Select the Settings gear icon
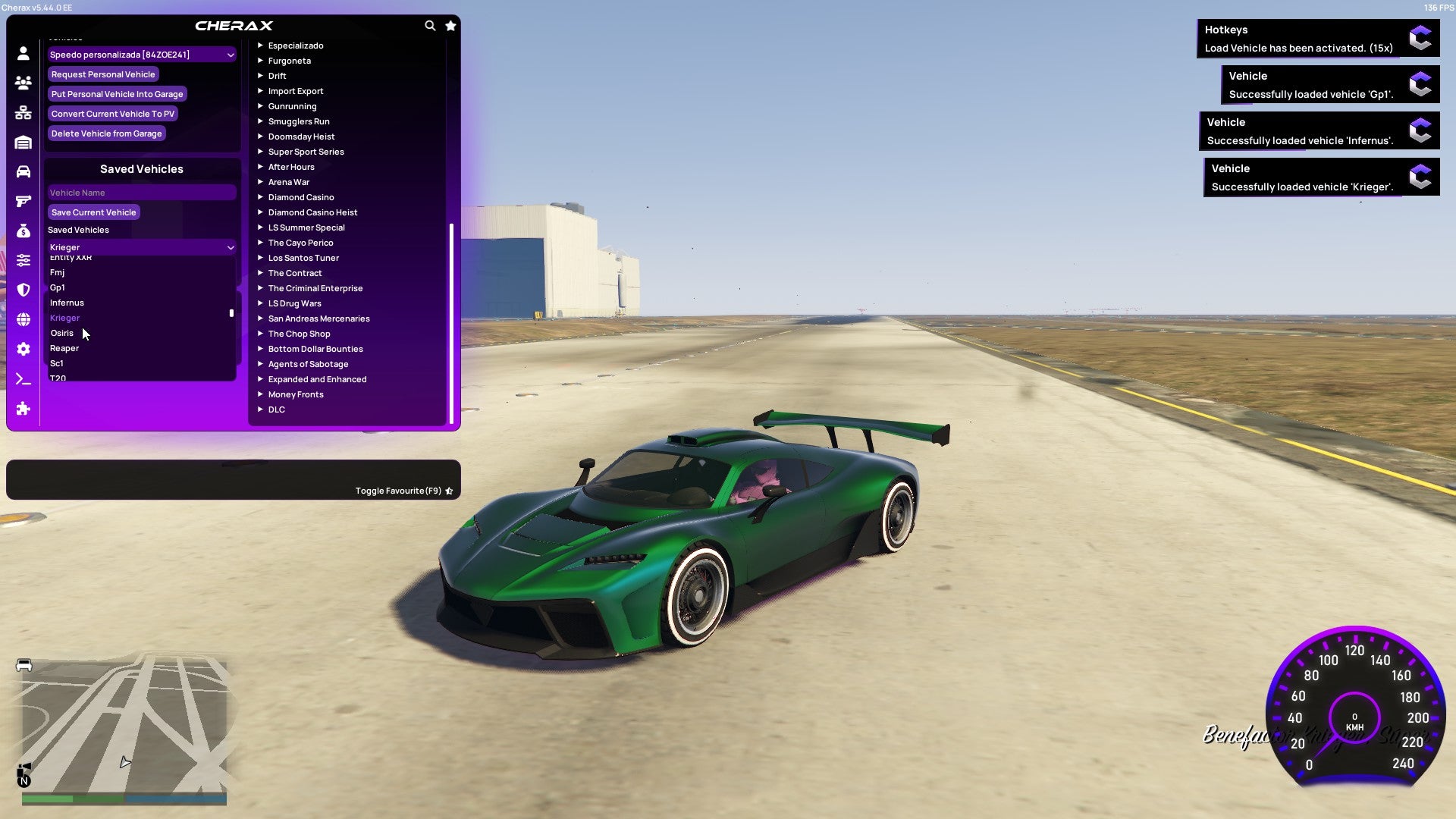The width and height of the screenshot is (1456, 819). tap(23, 349)
